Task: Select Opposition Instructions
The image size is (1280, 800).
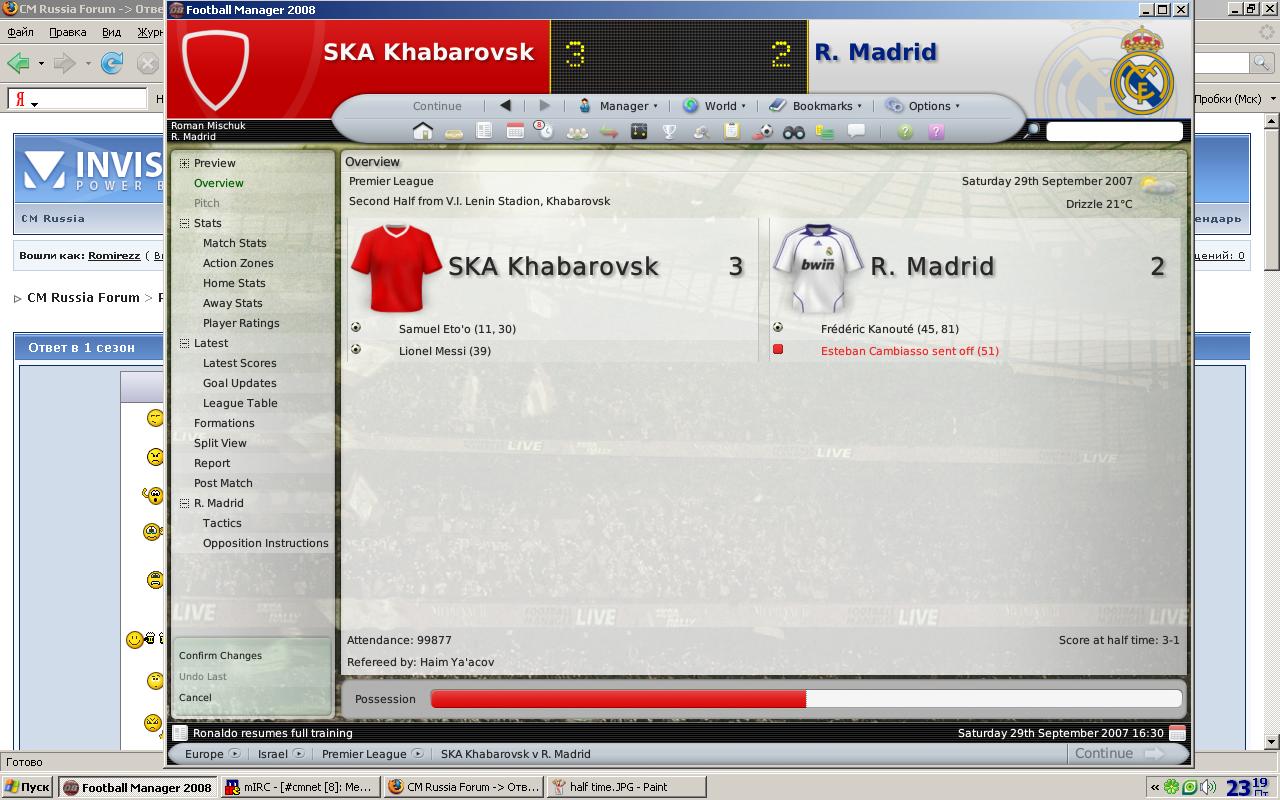Action: (x=266, y=543)
